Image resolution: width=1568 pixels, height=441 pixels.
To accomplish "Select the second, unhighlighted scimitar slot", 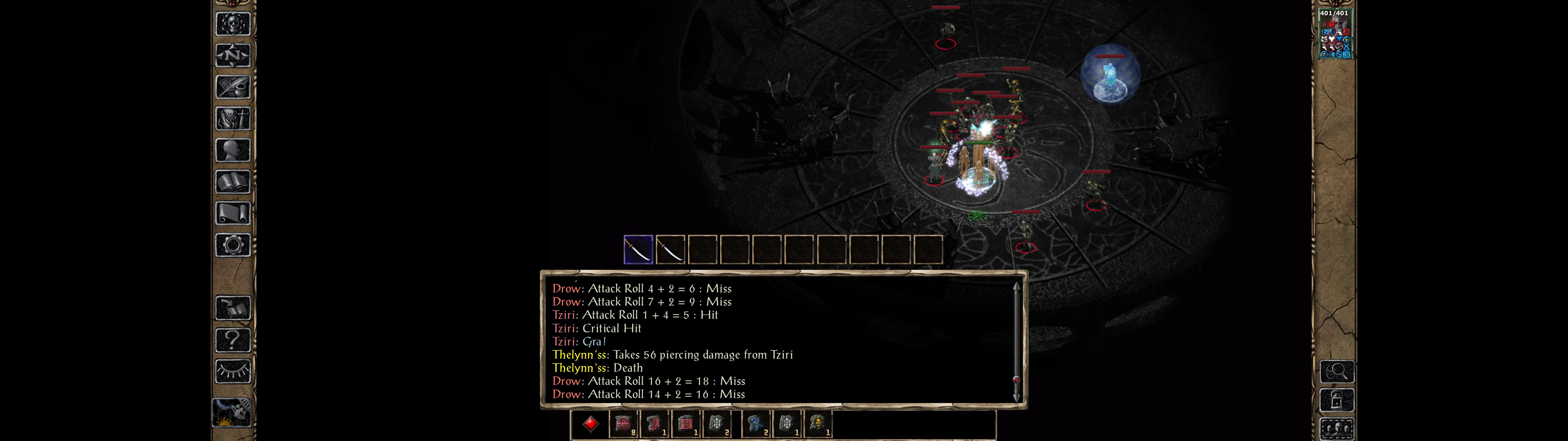I will coord(670,250).
